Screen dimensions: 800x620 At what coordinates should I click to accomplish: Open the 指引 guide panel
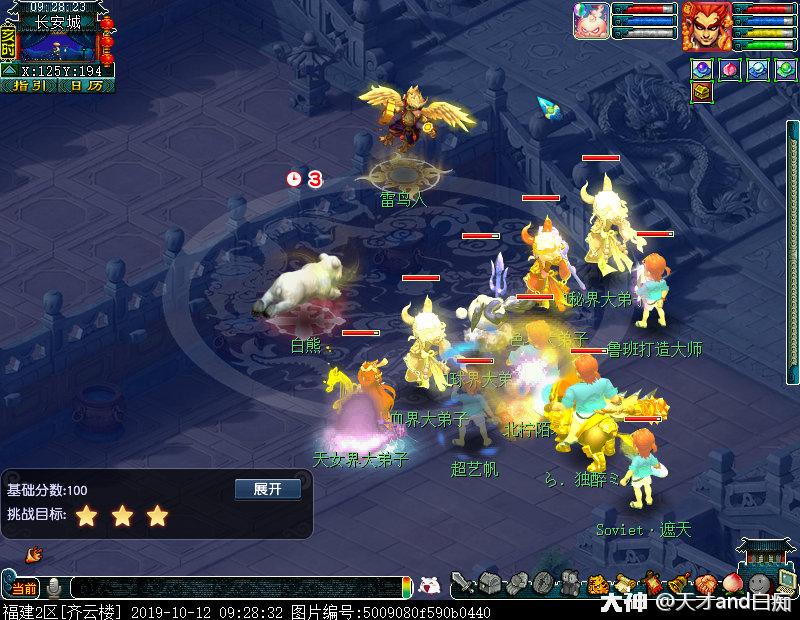click(x=30, y=86)
